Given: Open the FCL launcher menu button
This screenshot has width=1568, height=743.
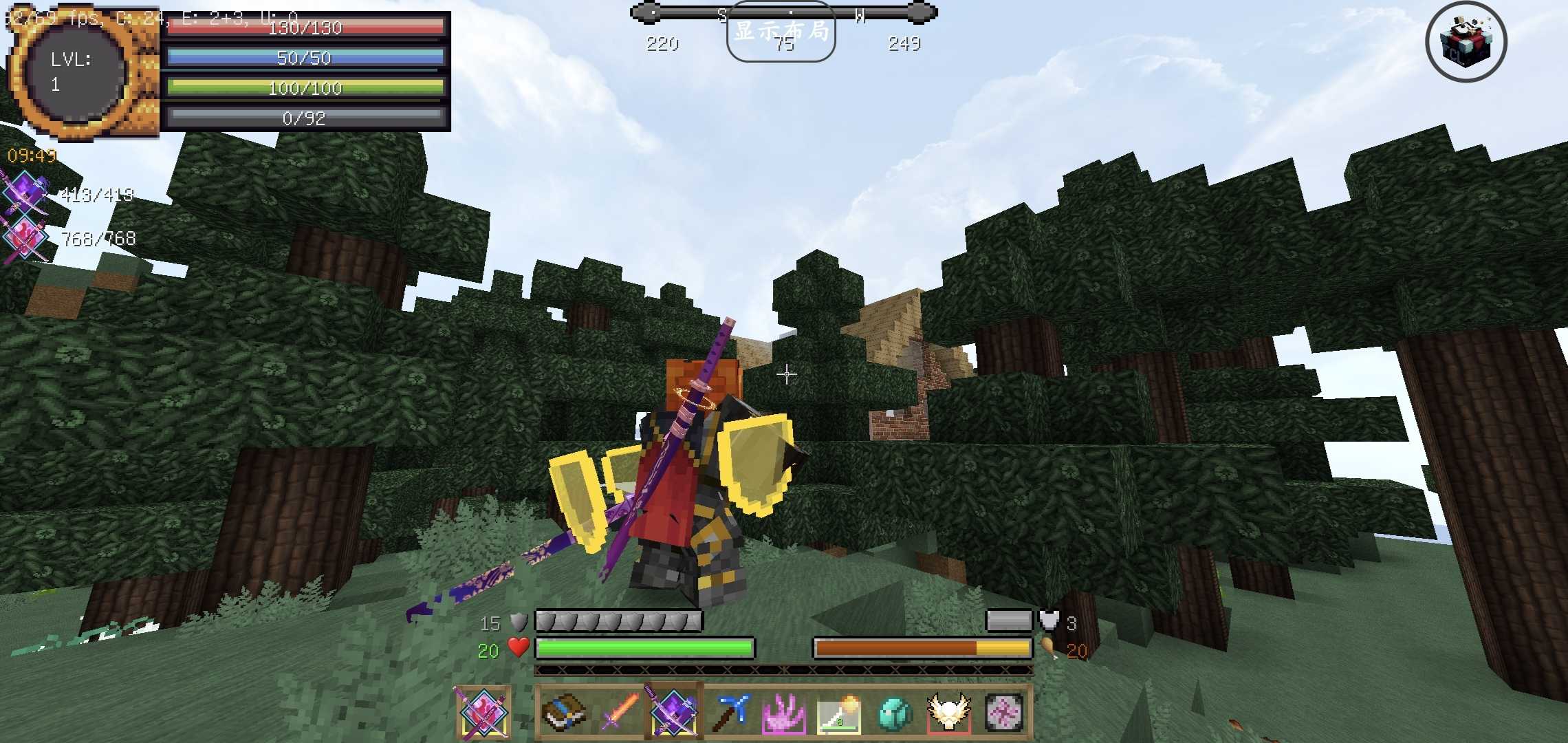Looking at the screenshot, I should pos(1466,42).
